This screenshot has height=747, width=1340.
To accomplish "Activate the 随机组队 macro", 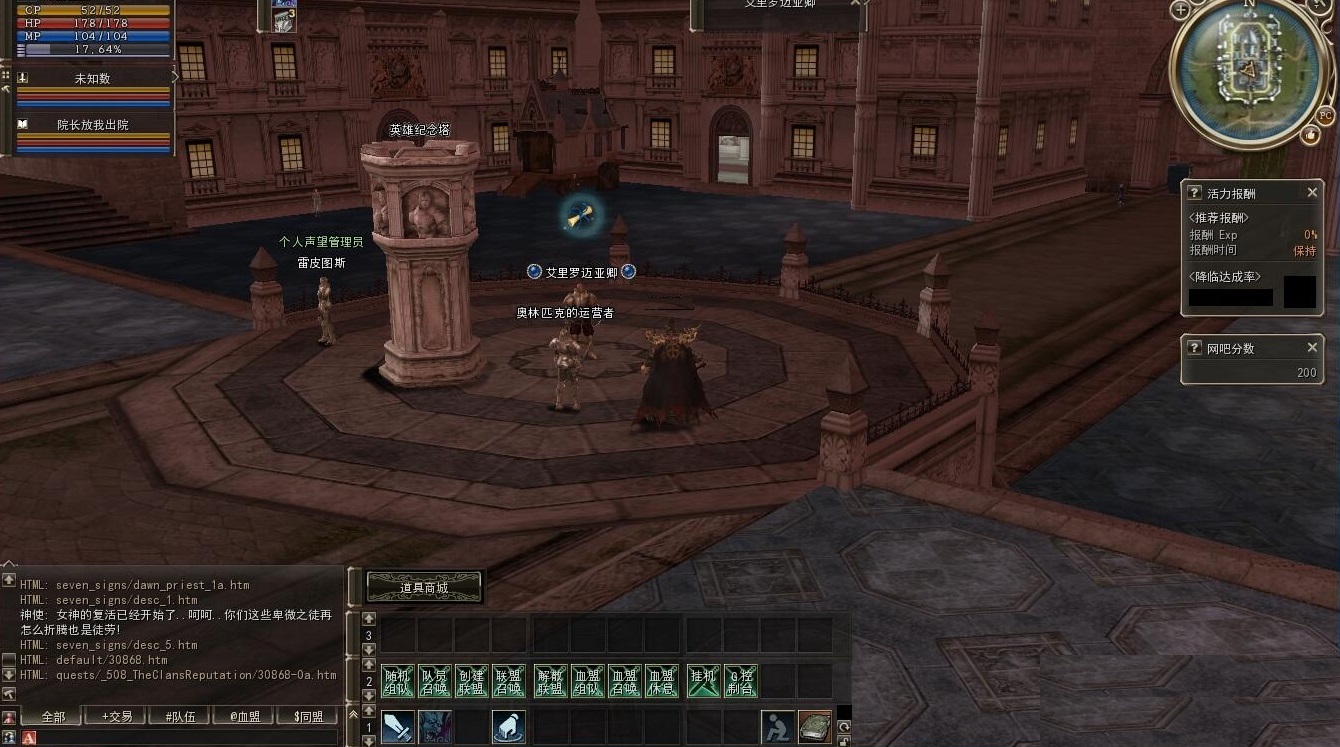I will pyautogui.click(x=397, y=681).
